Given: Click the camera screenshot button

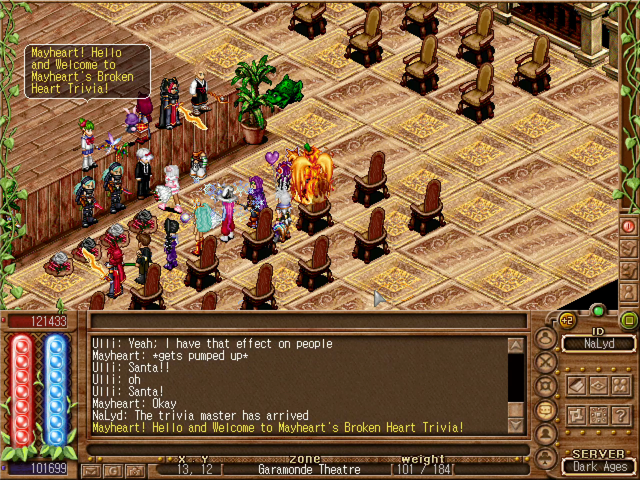Looking at the screenshot, I should click(135, 469).
